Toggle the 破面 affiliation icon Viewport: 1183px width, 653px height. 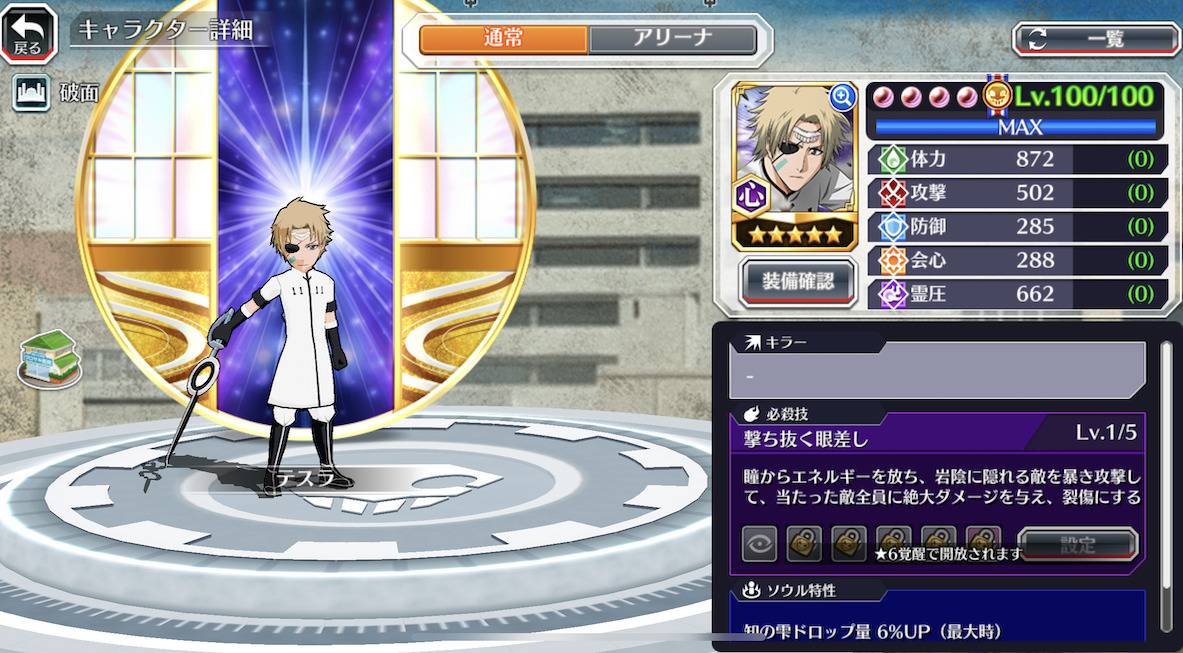tap(31, 93)
